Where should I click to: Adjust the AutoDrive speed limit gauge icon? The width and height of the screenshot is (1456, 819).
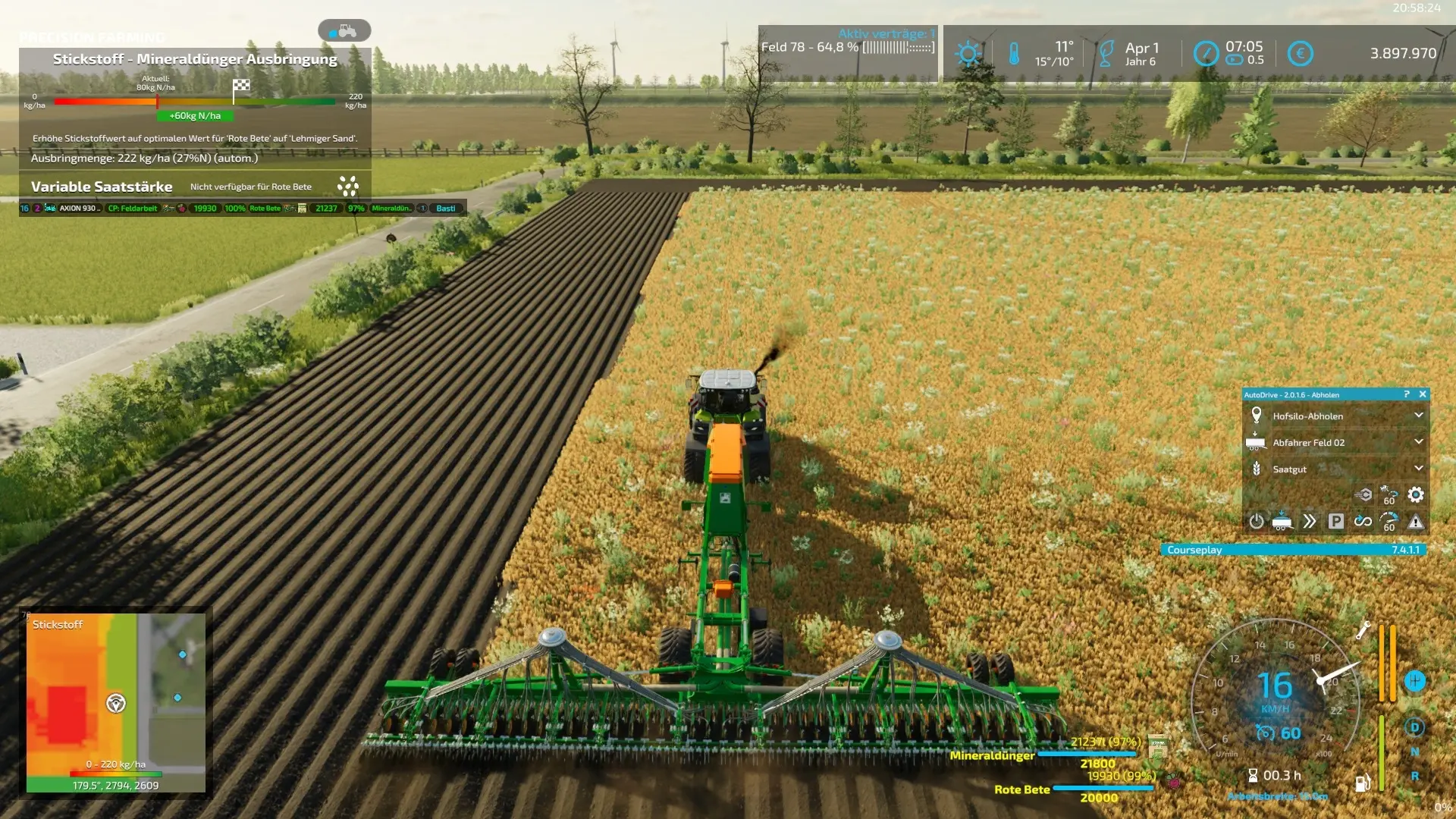(1389, 522)
